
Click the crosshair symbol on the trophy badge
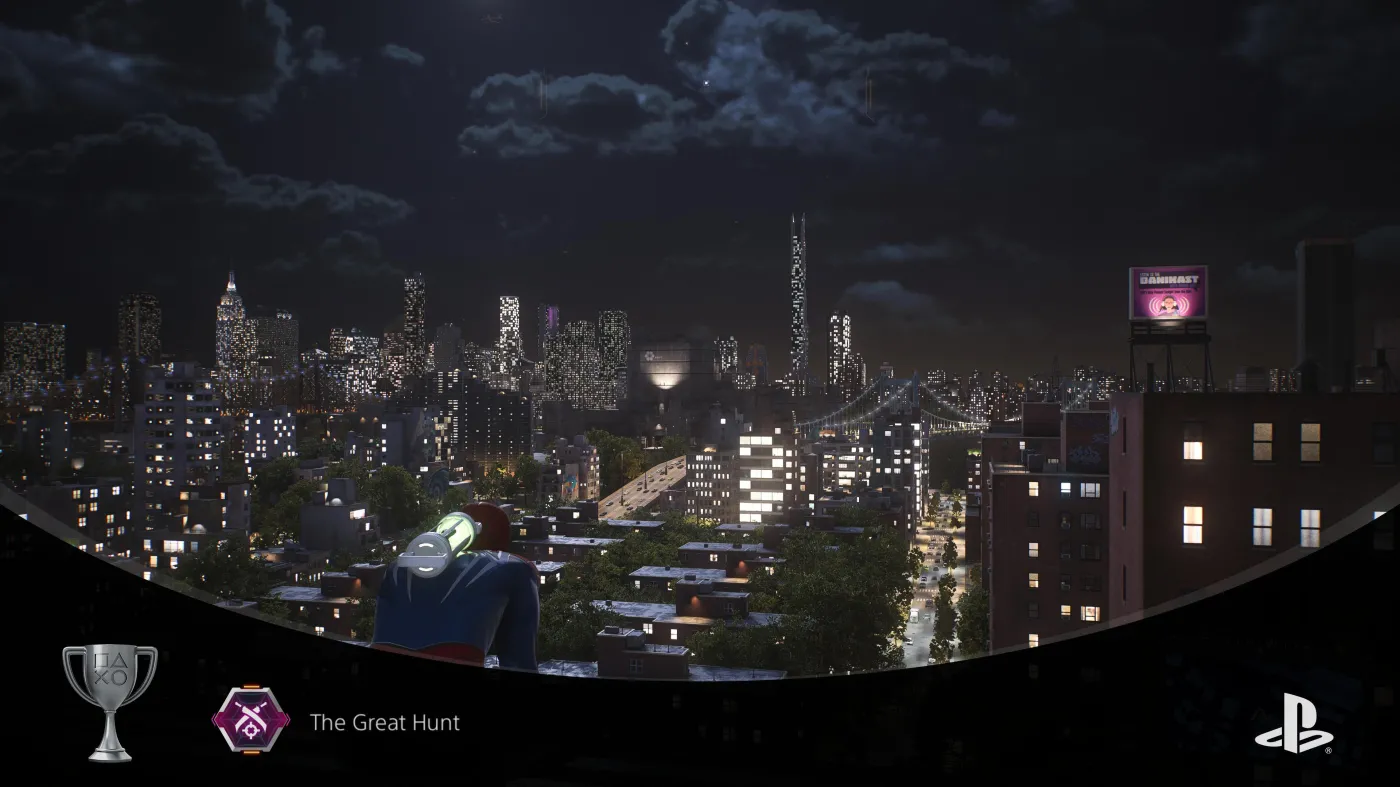click(x=250, y=729)
